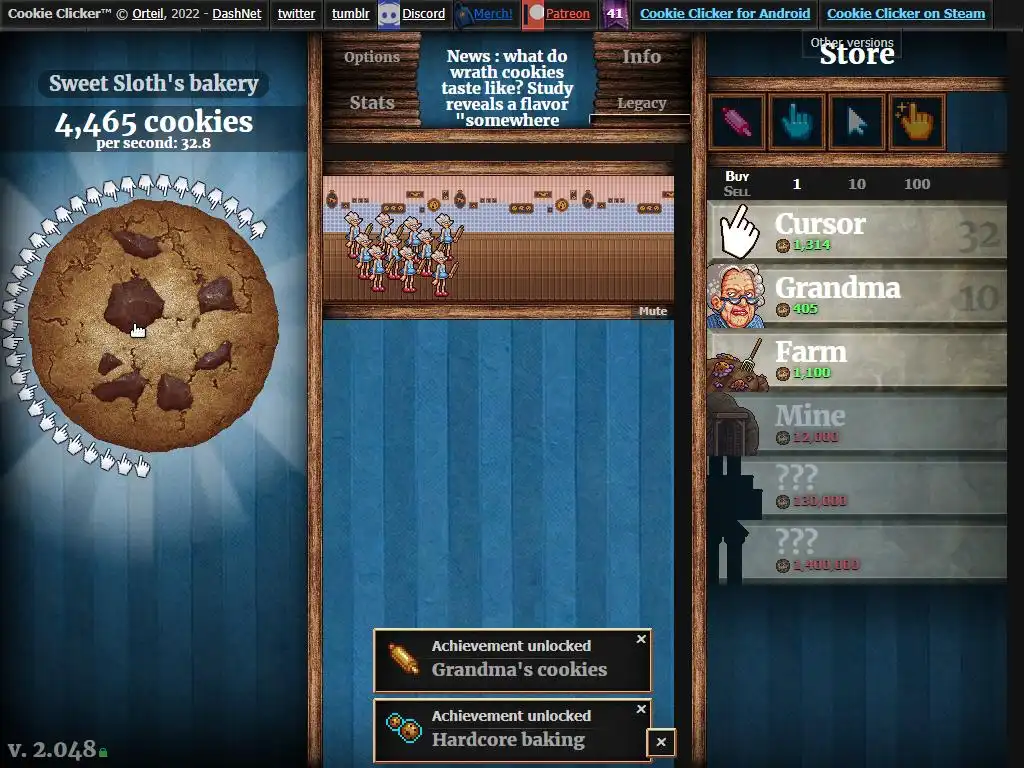The height and width of the screenshot is (768, 1024).
Task: Rename Sweet Sloth's bakery
Action: (x=154, y=84)
